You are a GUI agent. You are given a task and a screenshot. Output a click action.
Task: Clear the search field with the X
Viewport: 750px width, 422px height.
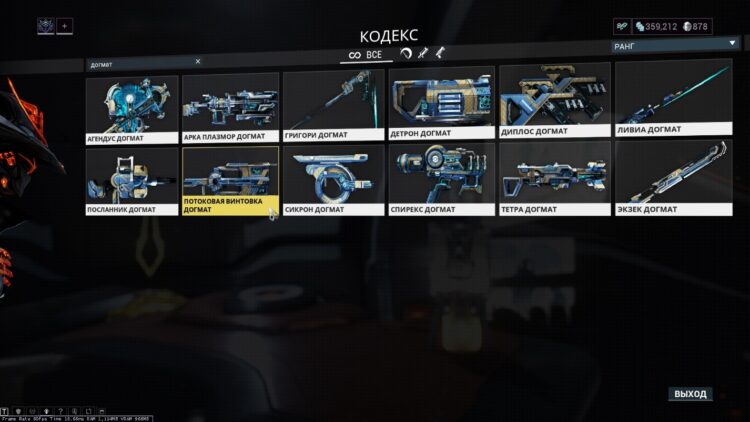(x=198, y=61)
